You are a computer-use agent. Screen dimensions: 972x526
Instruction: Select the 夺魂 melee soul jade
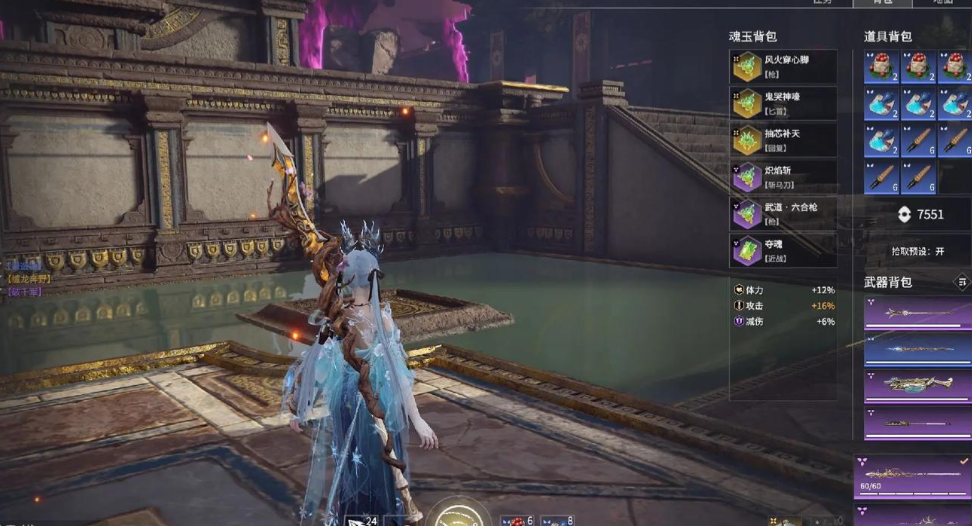[782, 250]
